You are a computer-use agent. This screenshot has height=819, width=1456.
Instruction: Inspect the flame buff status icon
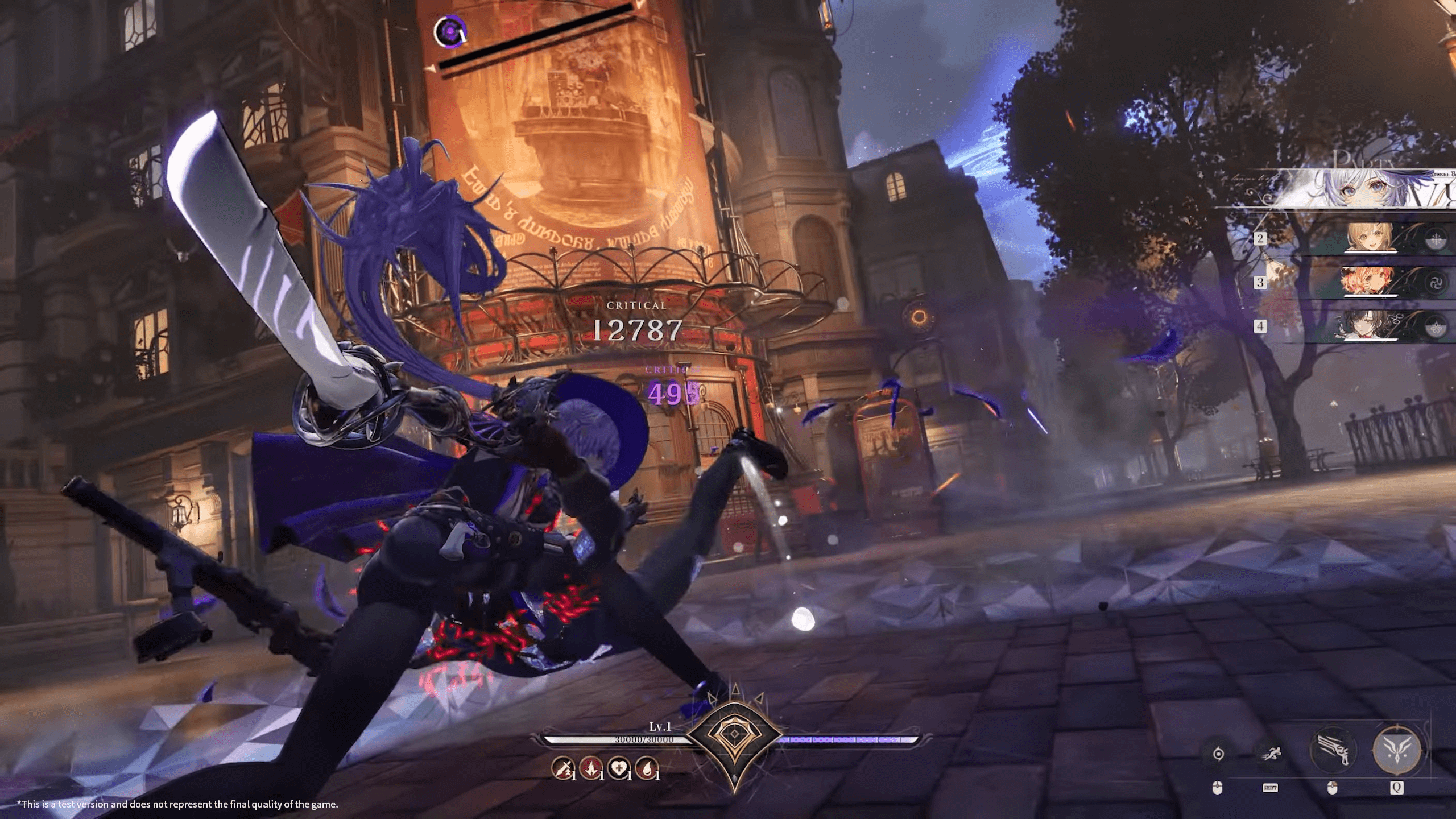tap(590, 769)
